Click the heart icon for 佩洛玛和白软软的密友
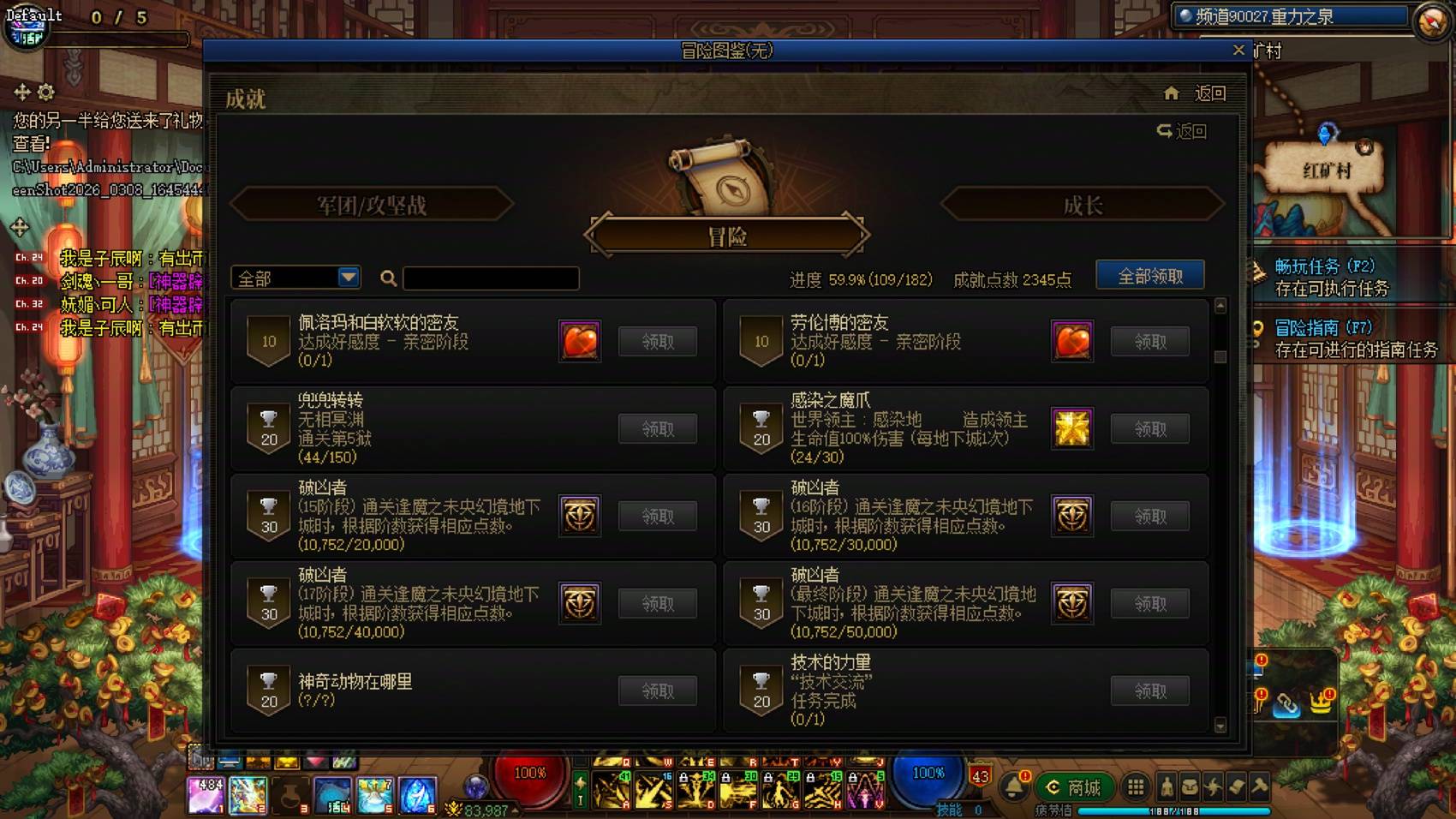1456x819 pixels. pyautogui.click(x=580, y=341)
